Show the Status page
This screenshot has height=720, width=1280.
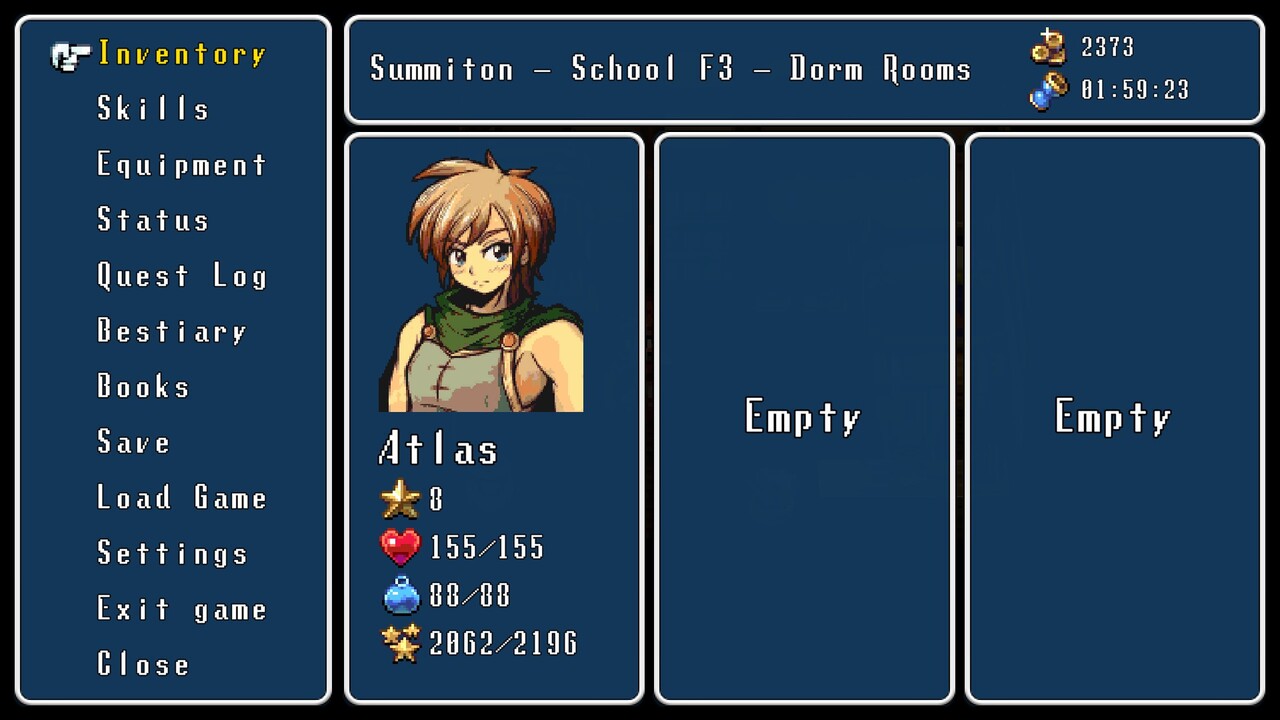pos(153,220)
